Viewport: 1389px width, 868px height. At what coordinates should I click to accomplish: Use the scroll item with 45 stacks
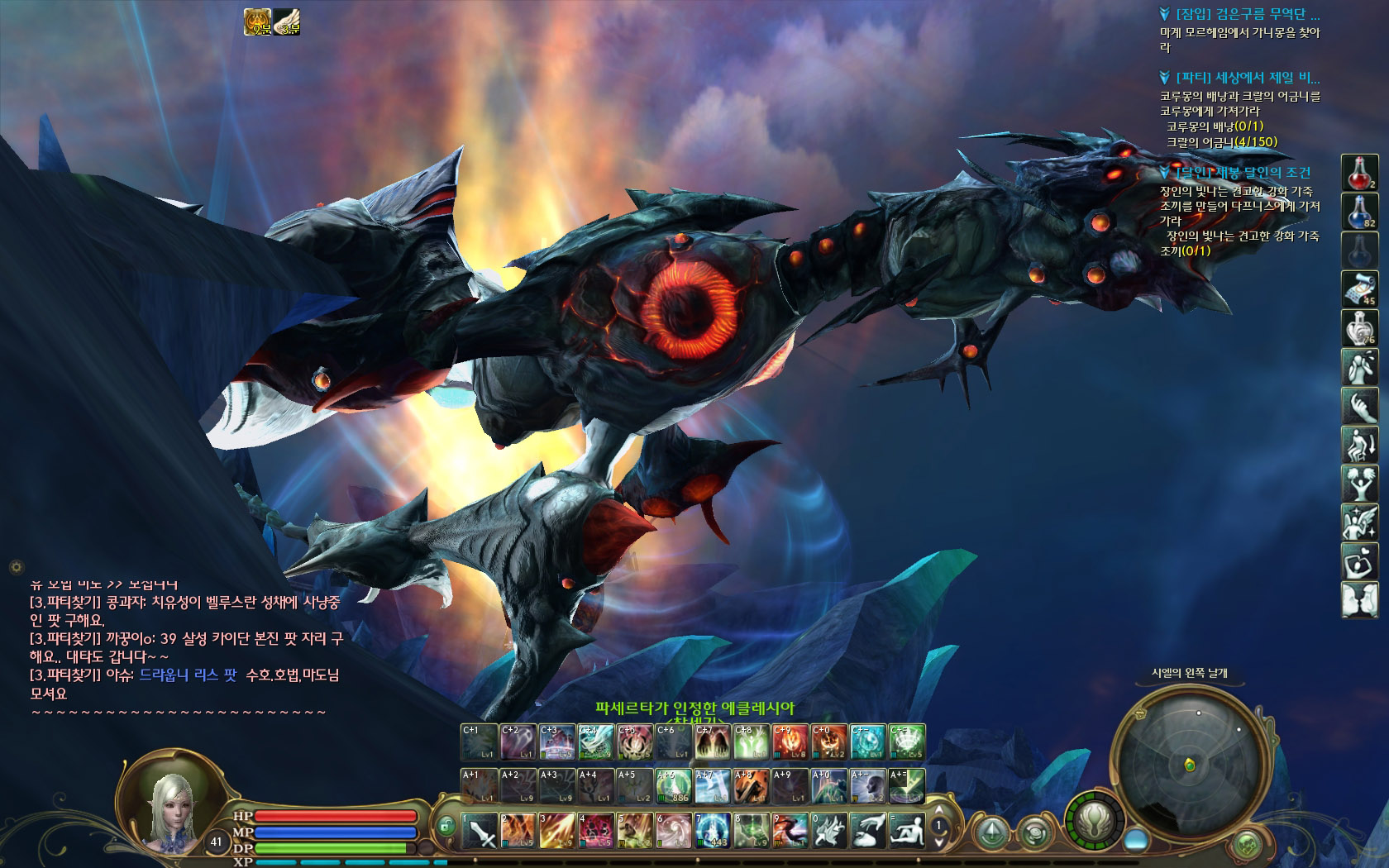pyautogui.click(x=1359, y=289)
